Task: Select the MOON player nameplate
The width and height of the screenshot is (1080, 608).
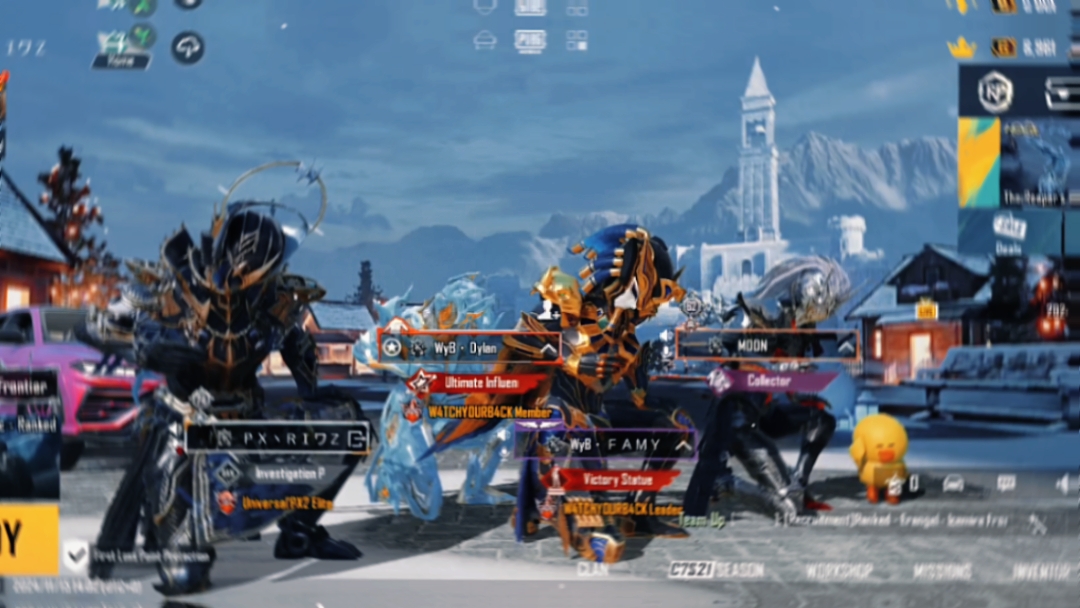Action: [766, 345]
